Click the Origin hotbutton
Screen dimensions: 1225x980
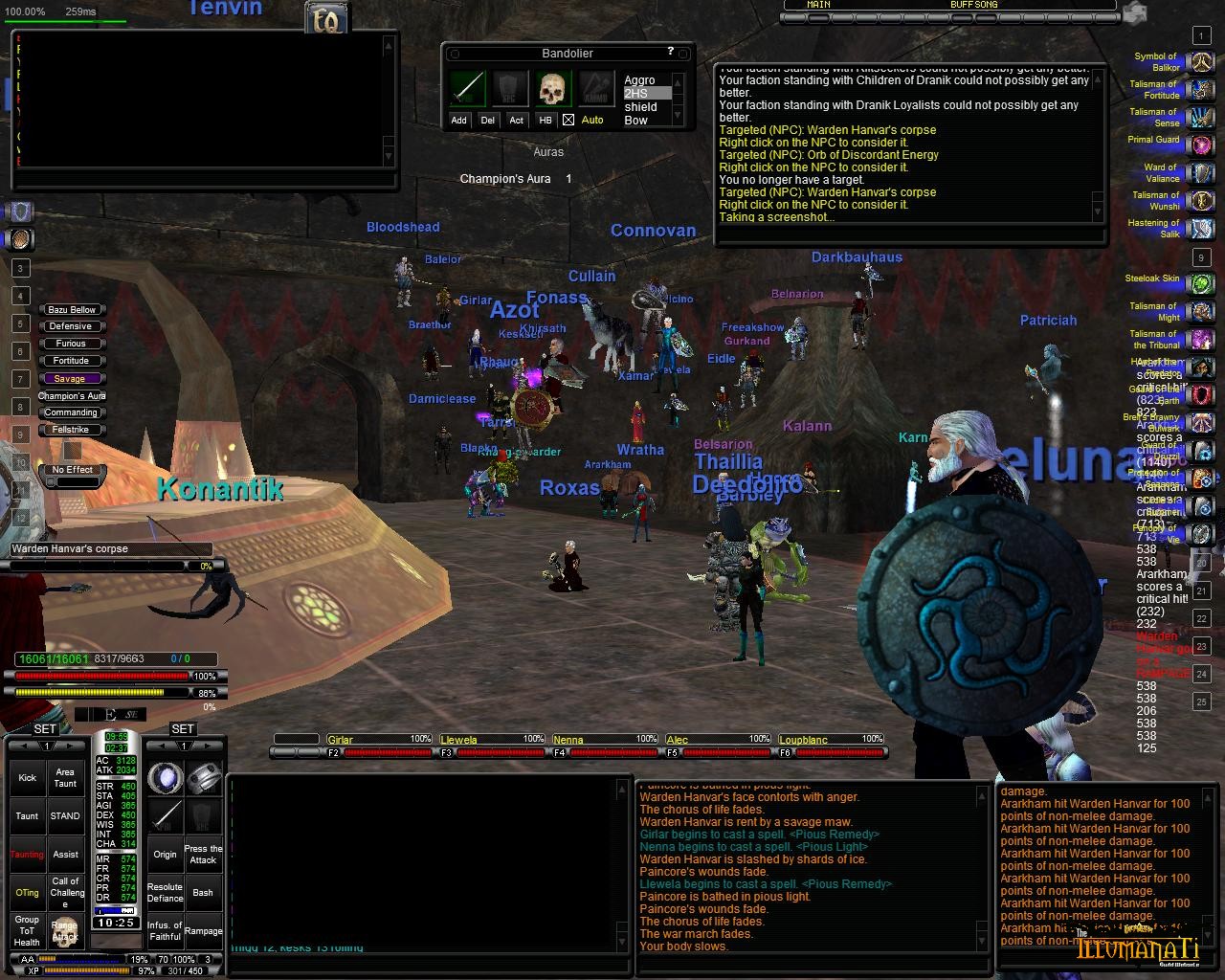(x=165, y=855)
